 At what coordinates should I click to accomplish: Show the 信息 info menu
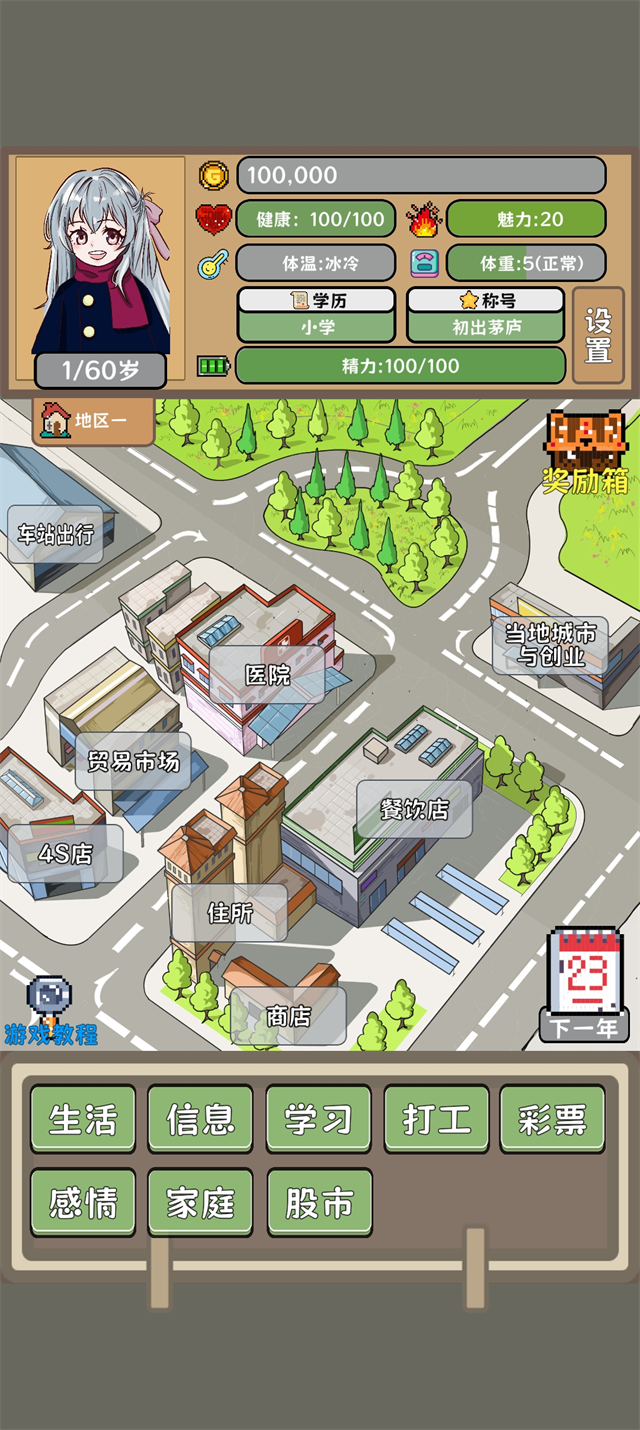point(200,1119)
